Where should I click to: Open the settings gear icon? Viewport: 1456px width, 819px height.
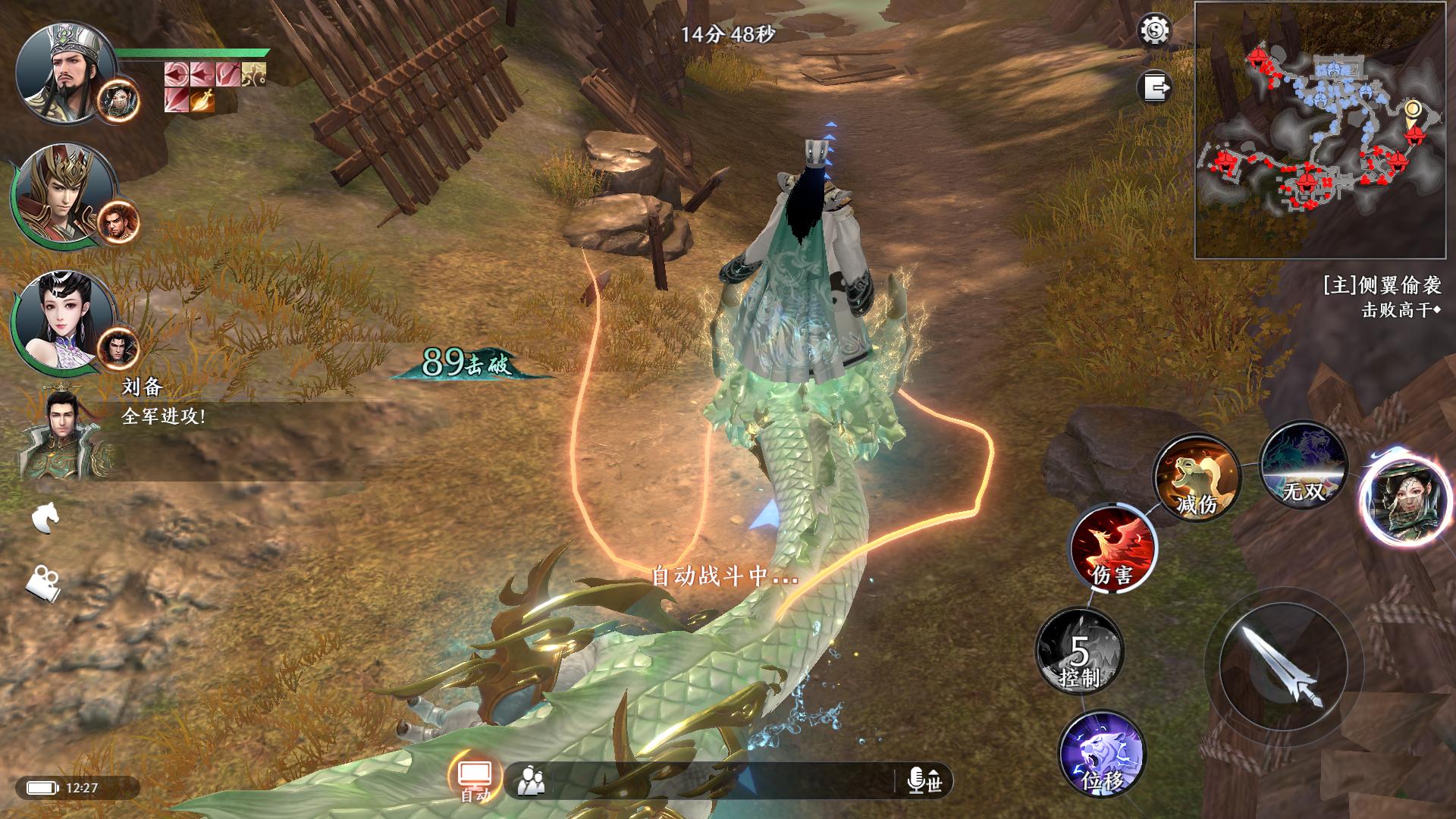tap(1155, 31)
